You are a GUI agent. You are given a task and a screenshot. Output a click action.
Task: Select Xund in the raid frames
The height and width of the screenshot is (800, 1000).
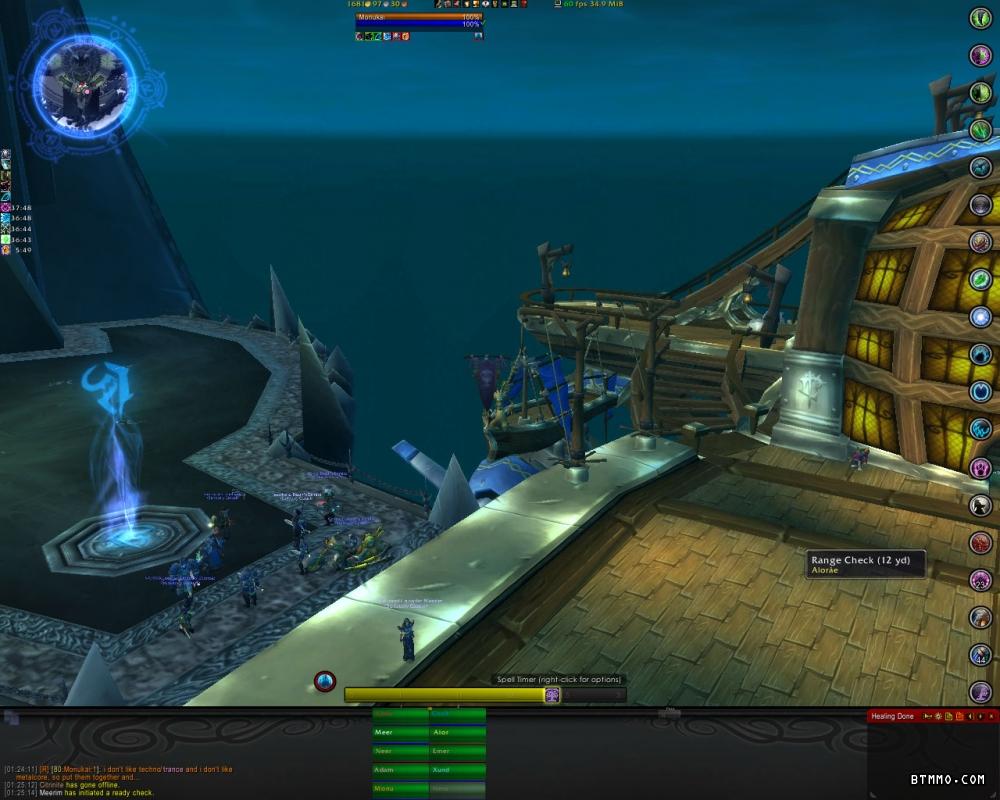(457, 770)
